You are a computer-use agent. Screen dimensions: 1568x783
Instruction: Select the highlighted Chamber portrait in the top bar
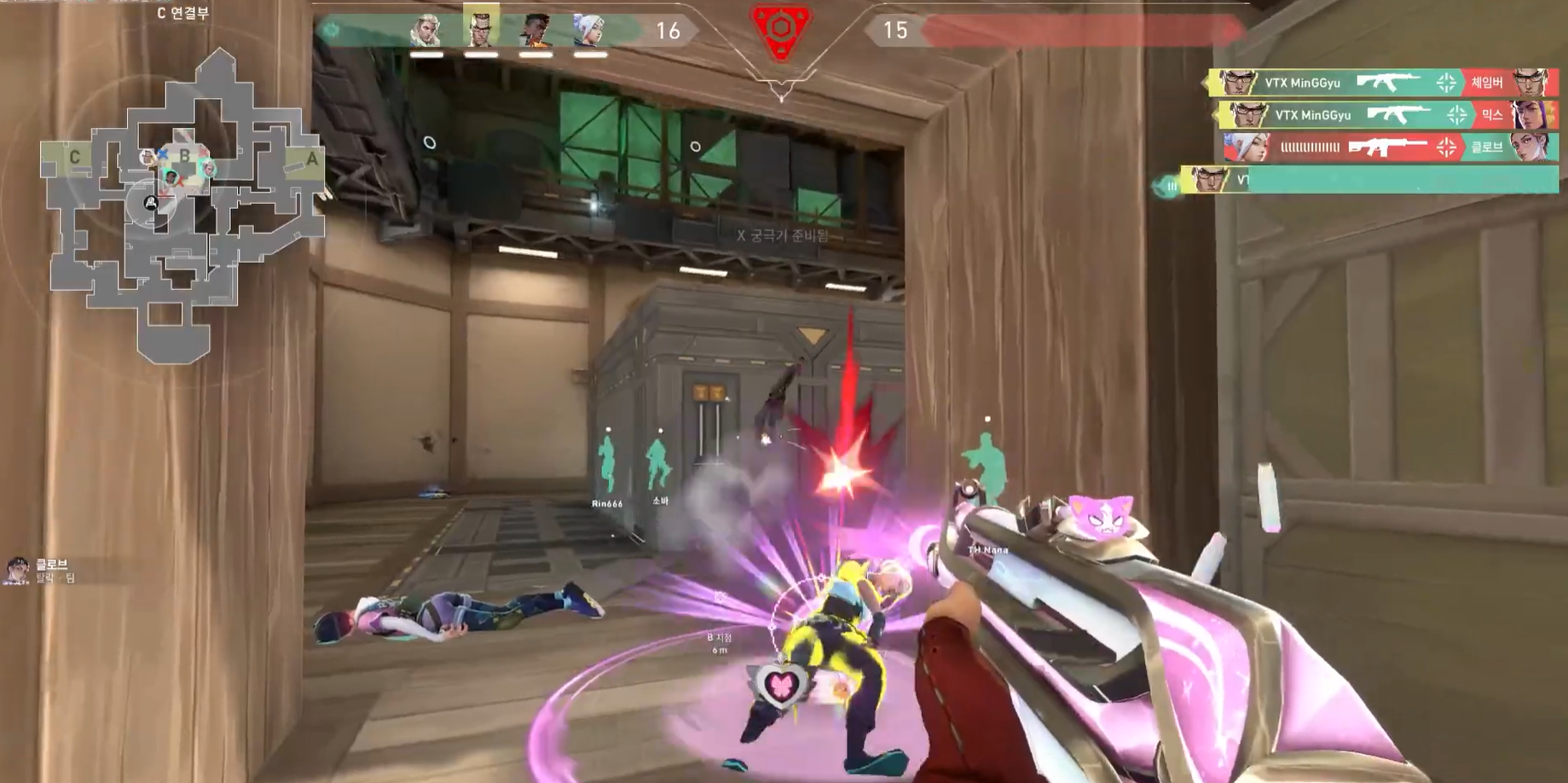[481, 29]
